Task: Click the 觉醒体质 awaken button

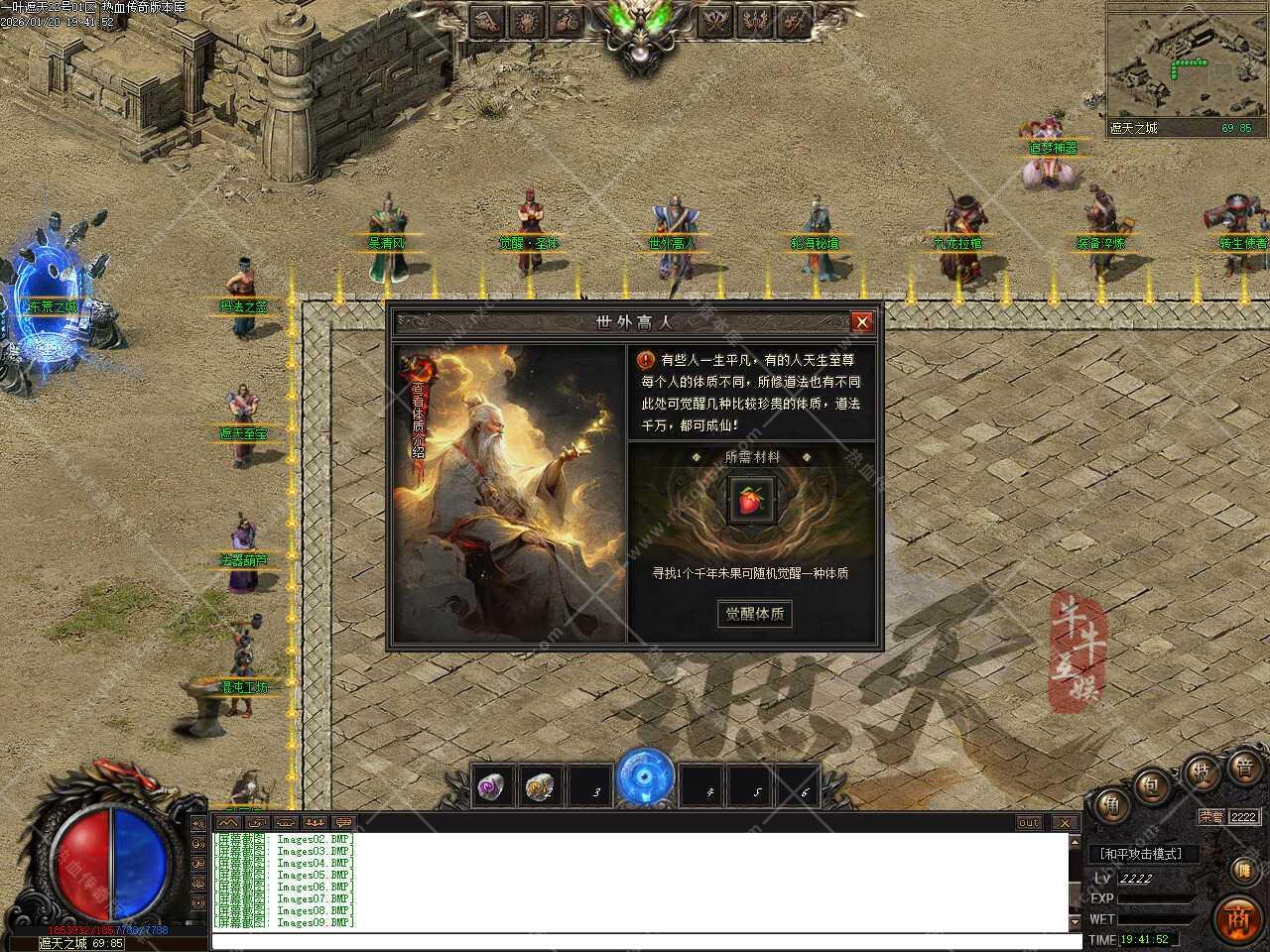Action: (x=754, y=614)
